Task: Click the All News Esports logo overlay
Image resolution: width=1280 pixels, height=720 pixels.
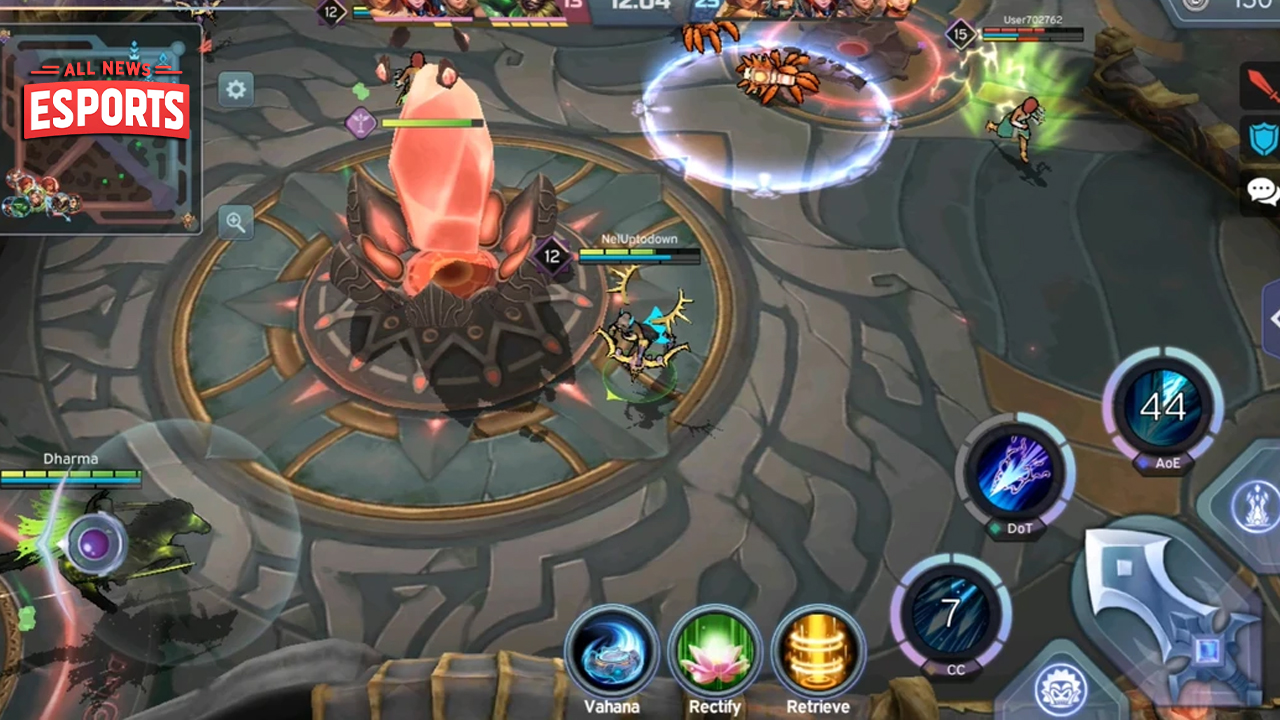Action: 106,100
